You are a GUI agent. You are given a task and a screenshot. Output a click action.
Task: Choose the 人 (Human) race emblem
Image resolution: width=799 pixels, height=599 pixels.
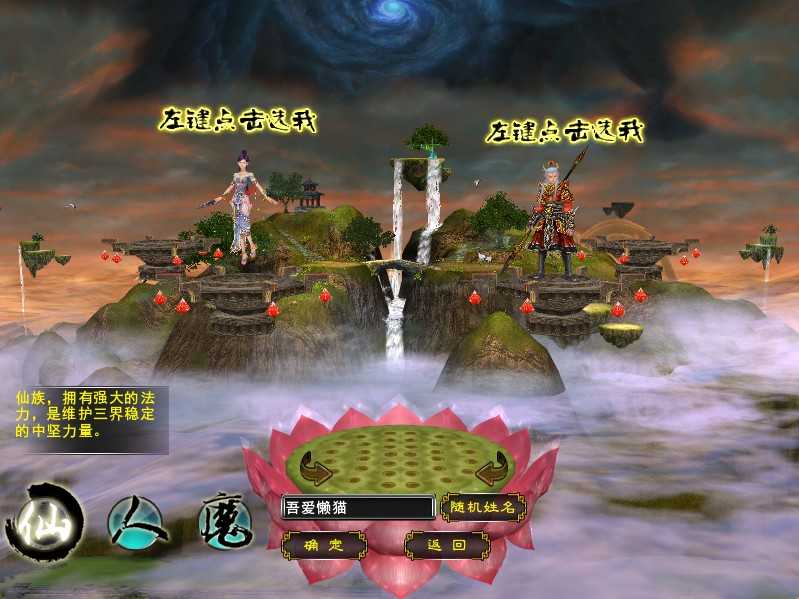click(135, 521)
